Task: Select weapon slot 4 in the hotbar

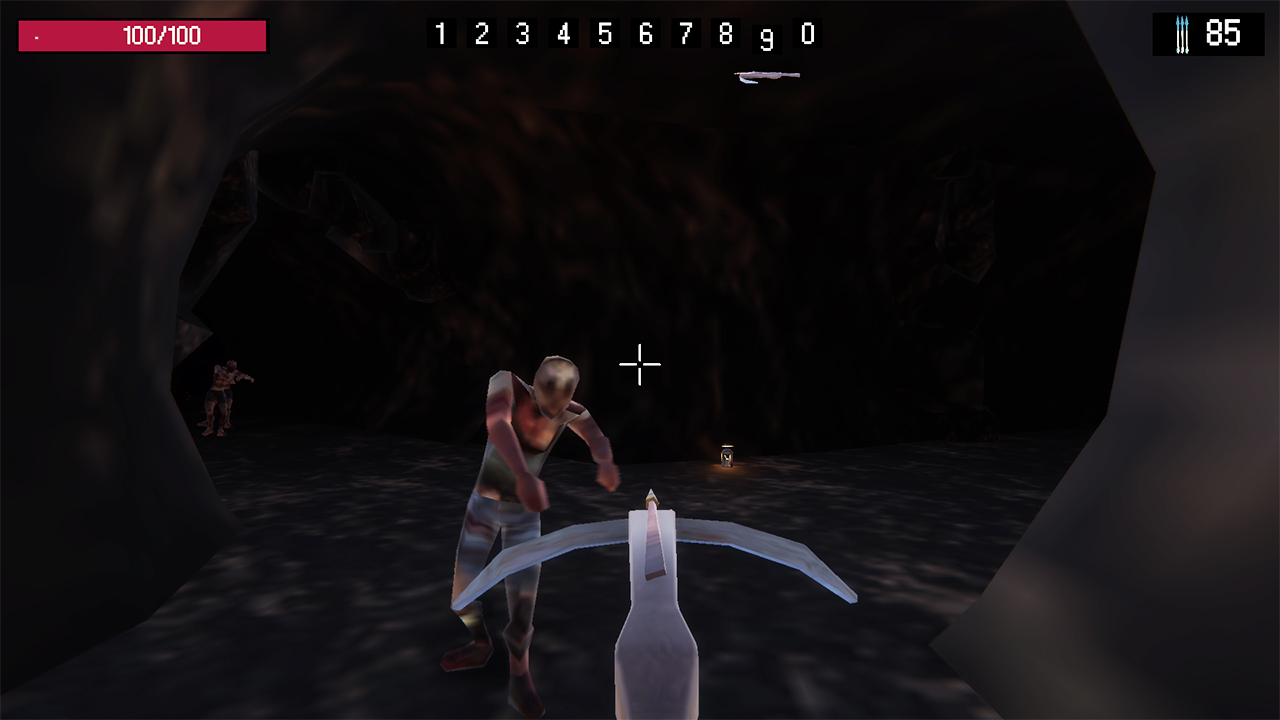Action: pos(563,33)
